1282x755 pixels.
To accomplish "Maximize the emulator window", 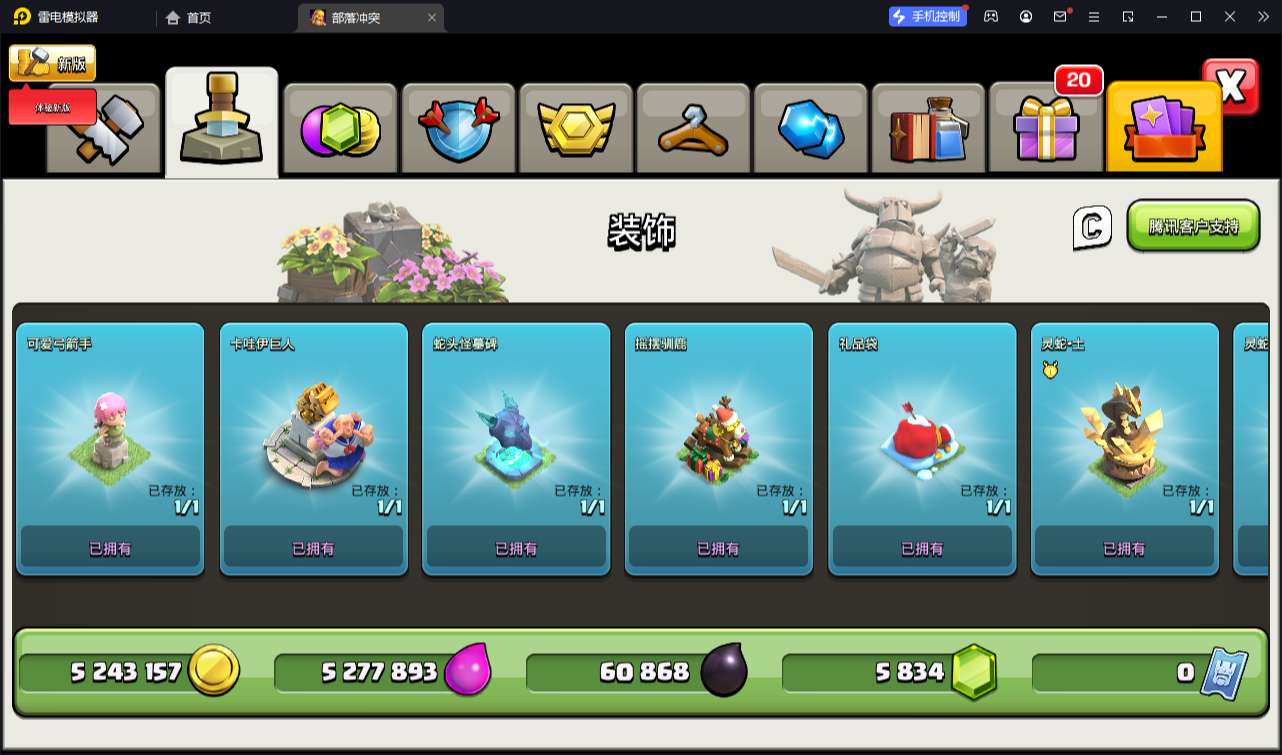I will click(1195, 17).
